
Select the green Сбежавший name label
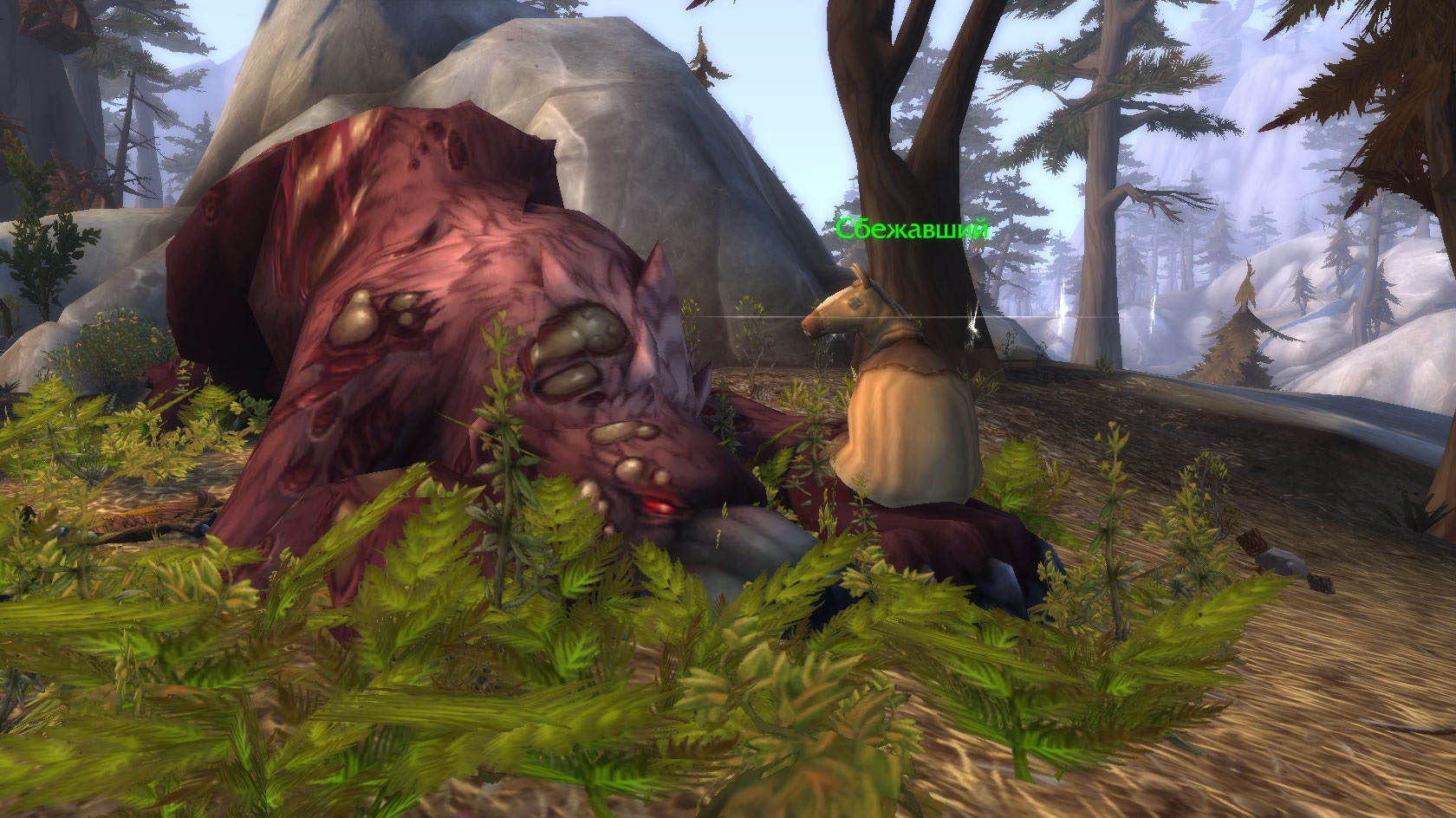point(912,230)
